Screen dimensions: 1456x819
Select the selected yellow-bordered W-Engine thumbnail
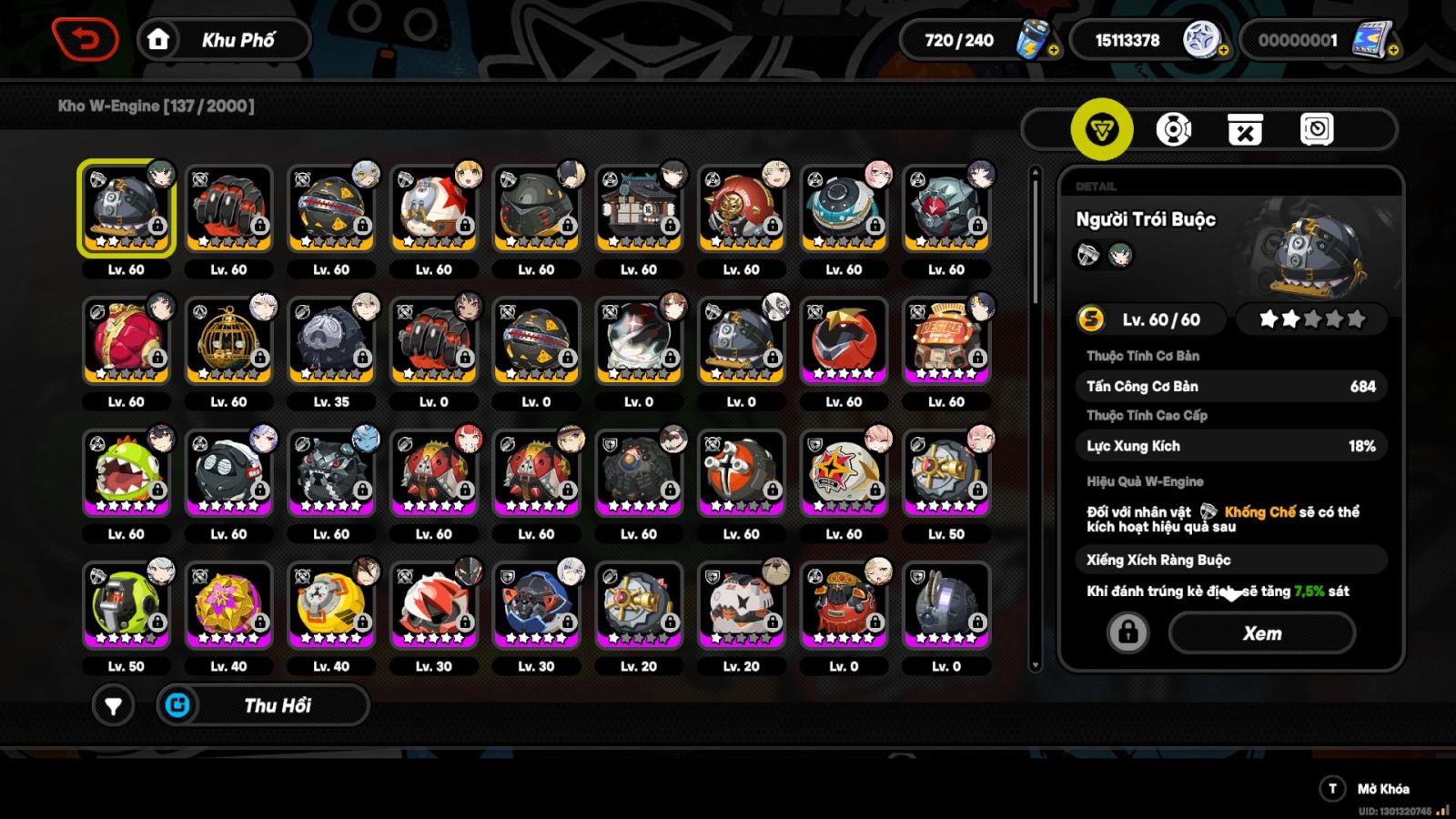tap(126, 207)
